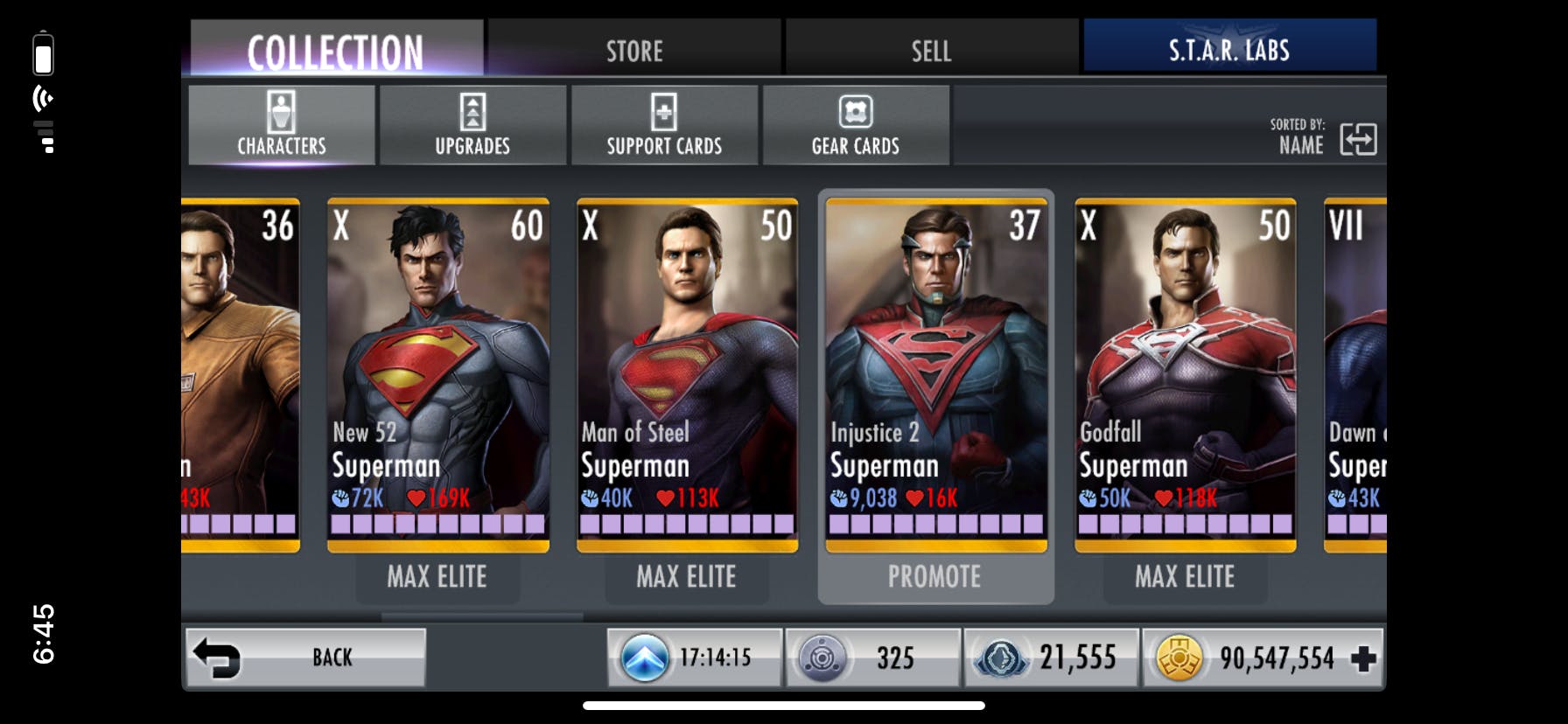Image resolution: width=1568 pixels, height=724 pixels.
Task: Change the Sorted By Name order
Action: [x=1357, y=139]
